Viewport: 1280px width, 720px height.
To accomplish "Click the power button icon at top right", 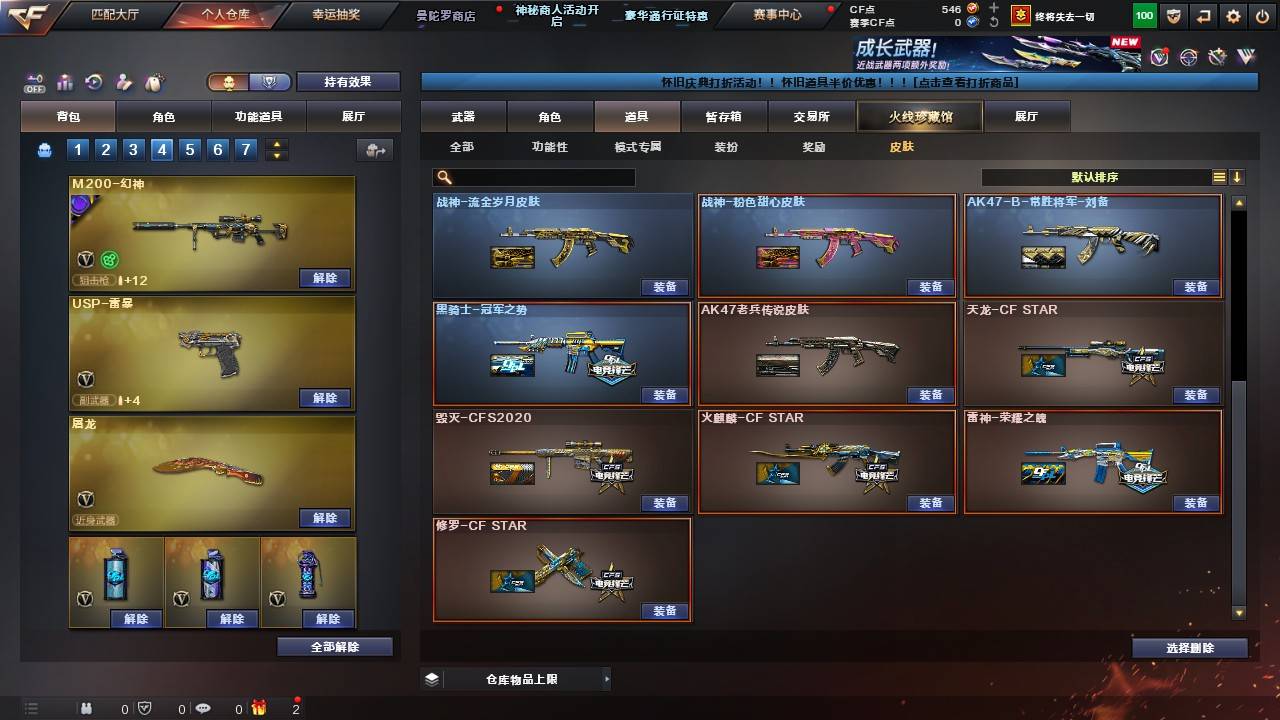I will coord(1264,16).
